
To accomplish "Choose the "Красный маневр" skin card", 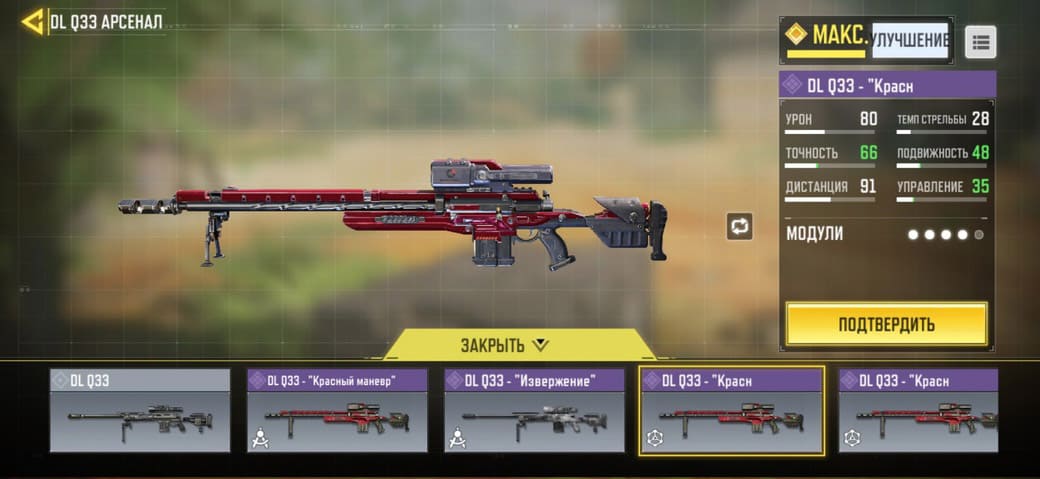I will [x=337, y=411].
